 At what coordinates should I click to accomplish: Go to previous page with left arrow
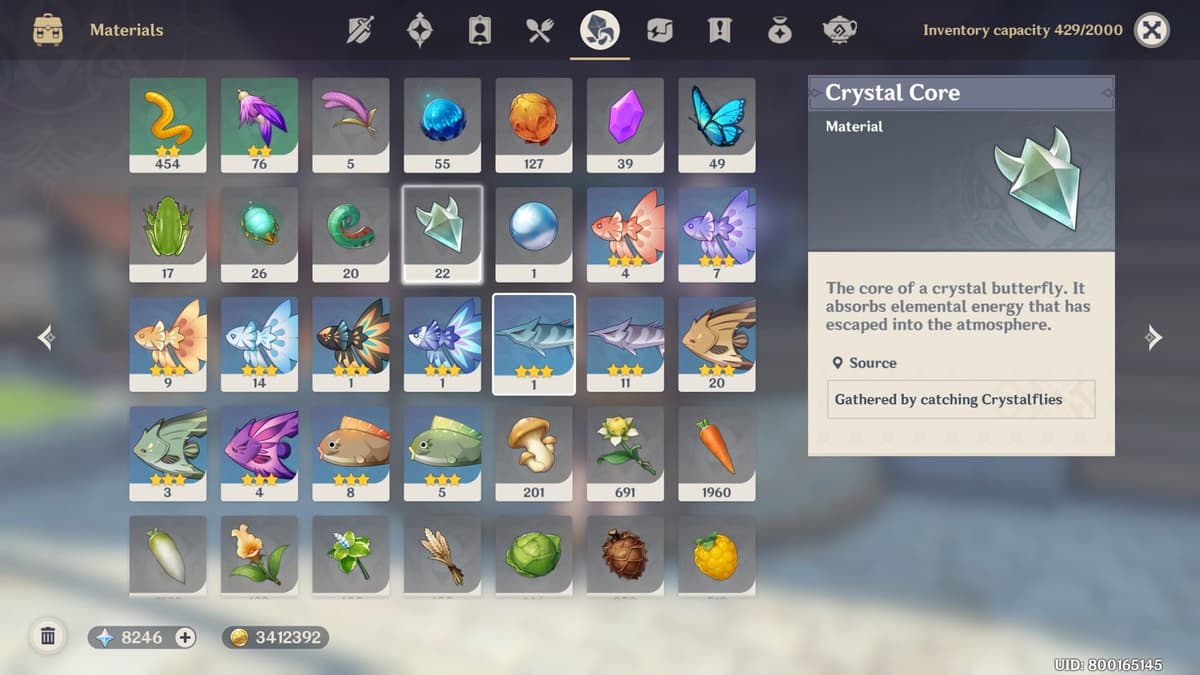coord(46,338)
